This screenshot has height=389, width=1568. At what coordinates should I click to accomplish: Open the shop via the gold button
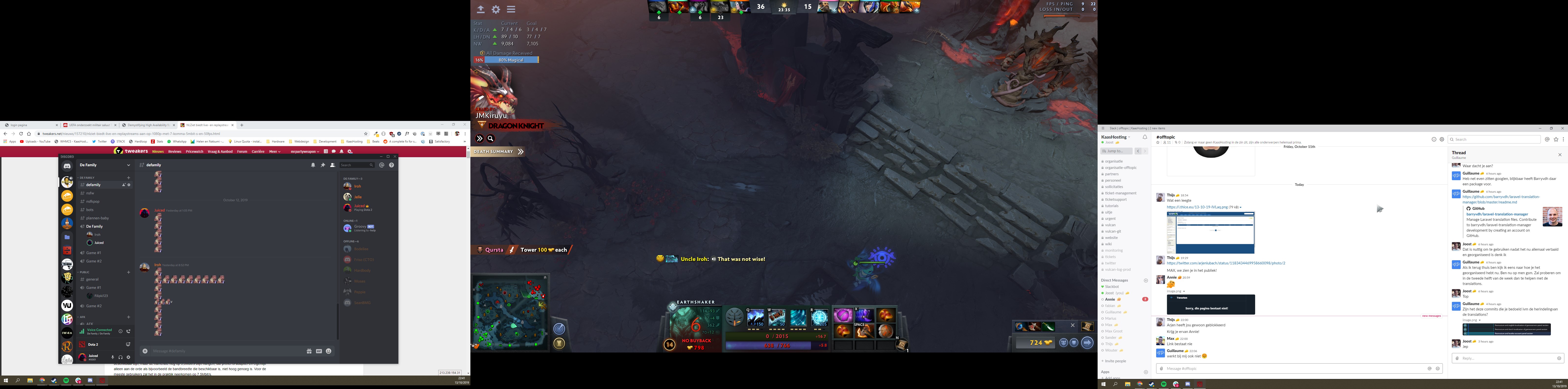point(1036,343)
